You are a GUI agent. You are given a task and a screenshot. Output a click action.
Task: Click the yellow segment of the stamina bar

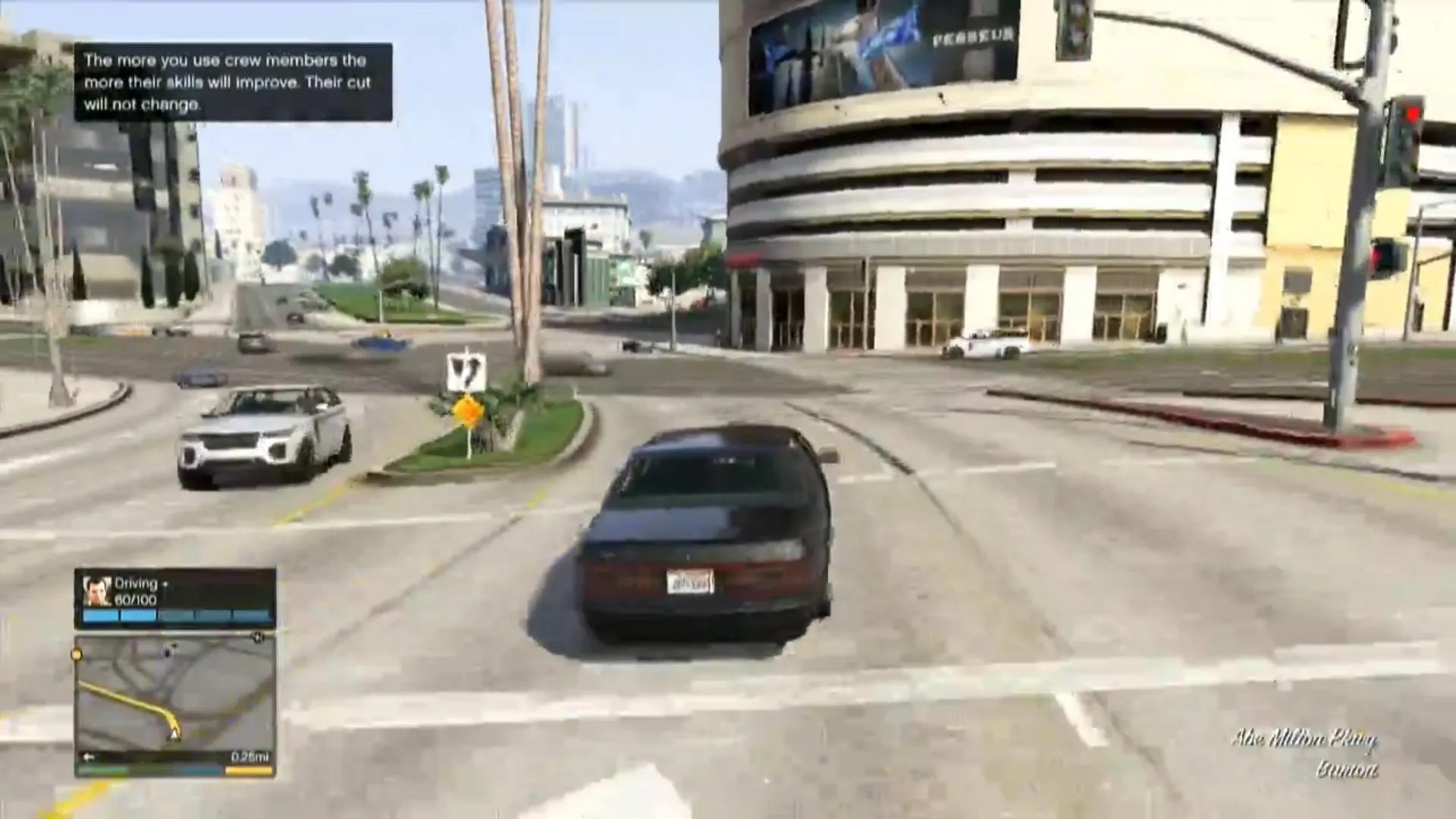pyautogui.click(x=249, y=770)
